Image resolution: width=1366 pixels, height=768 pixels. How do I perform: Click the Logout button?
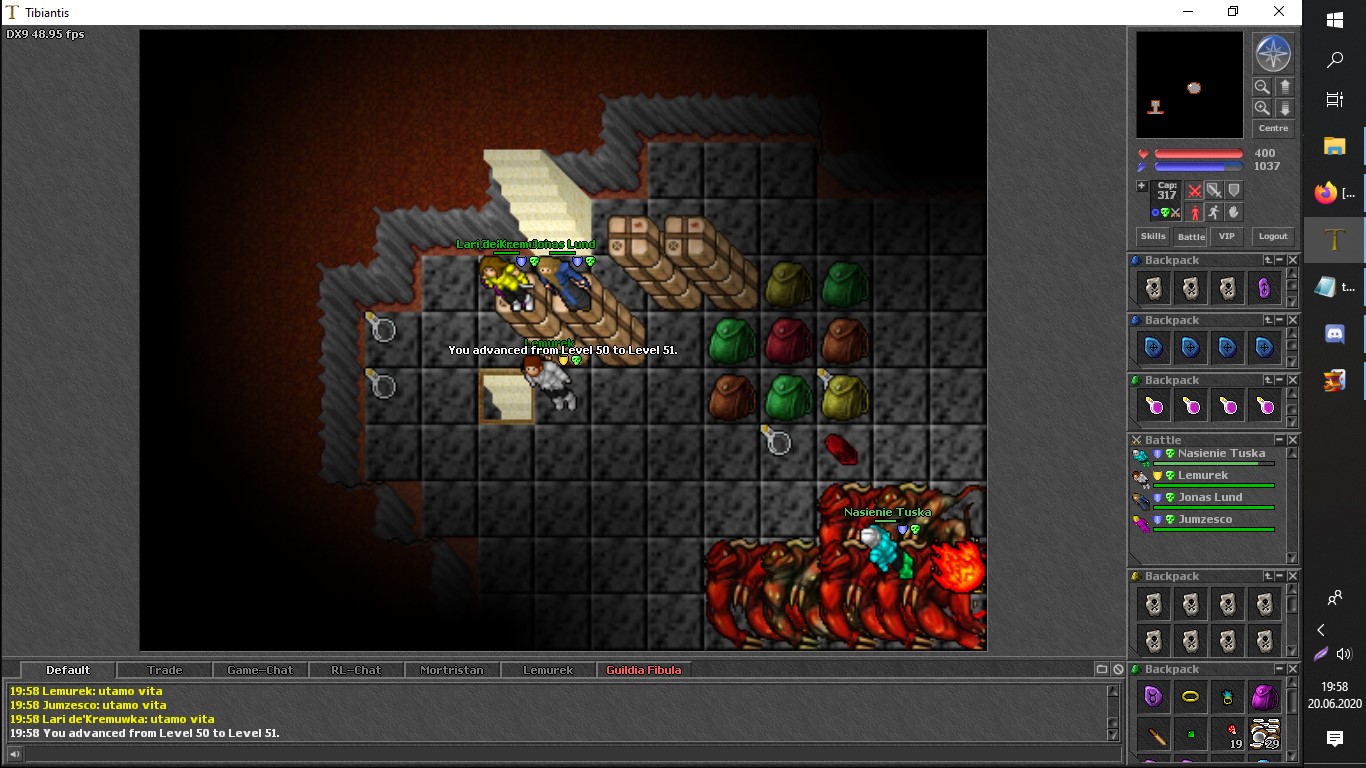1273,237
